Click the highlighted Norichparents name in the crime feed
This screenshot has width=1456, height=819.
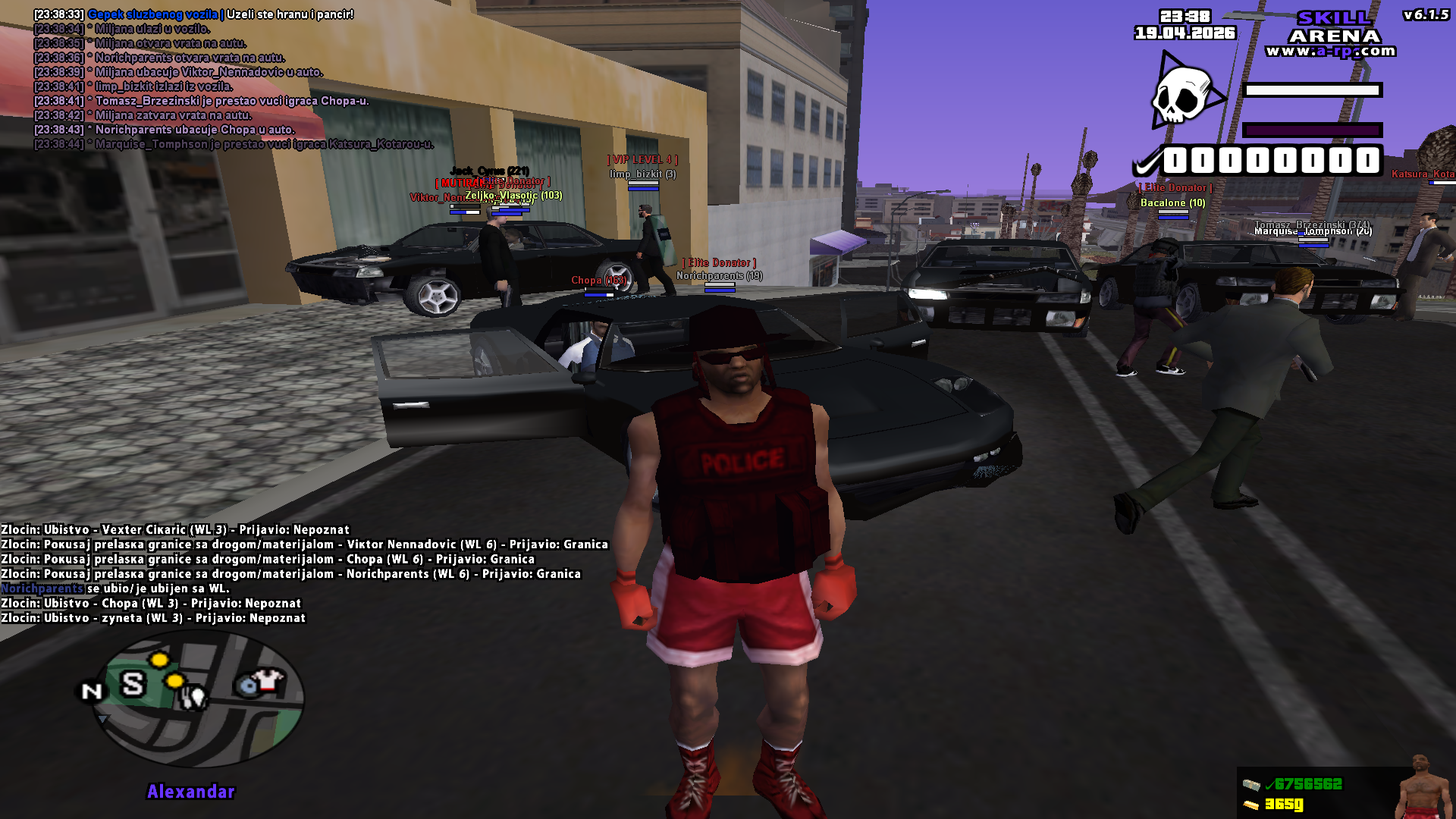pyautogui.click(x=42, y=588)
